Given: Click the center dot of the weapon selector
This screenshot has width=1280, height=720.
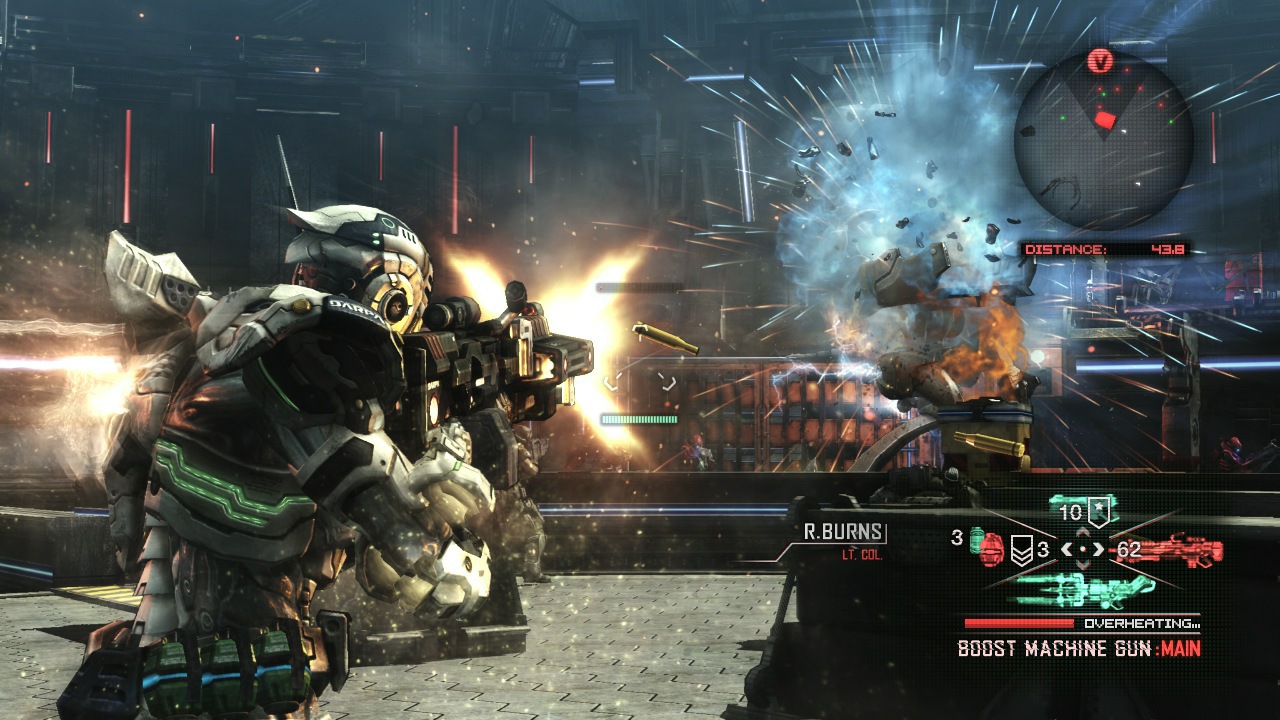Looking at the screenshot, I should (x=1082, y=549).
